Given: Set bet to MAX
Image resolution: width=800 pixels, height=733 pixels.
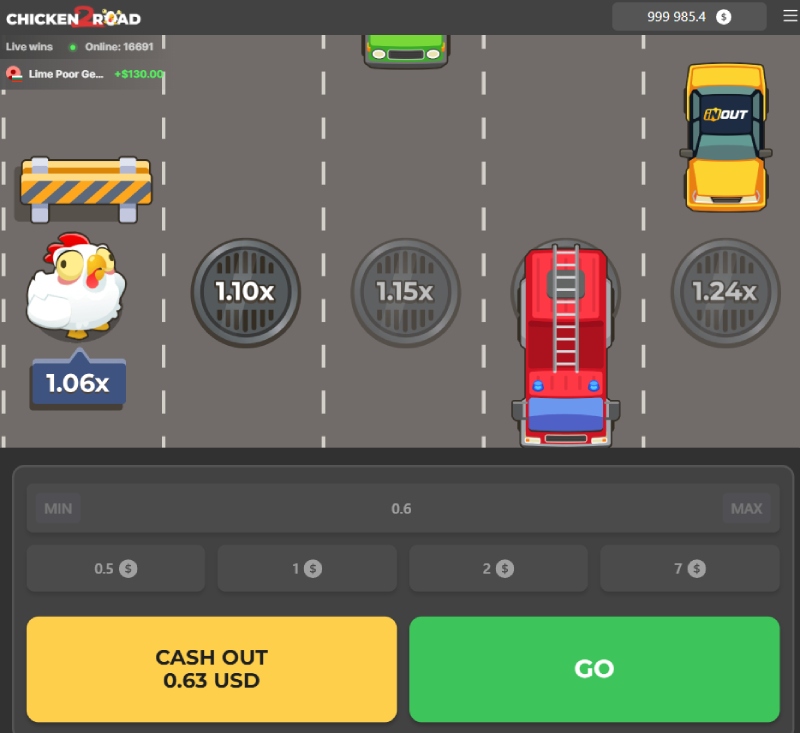Looking at the screenshot, I should click(746, 508).
